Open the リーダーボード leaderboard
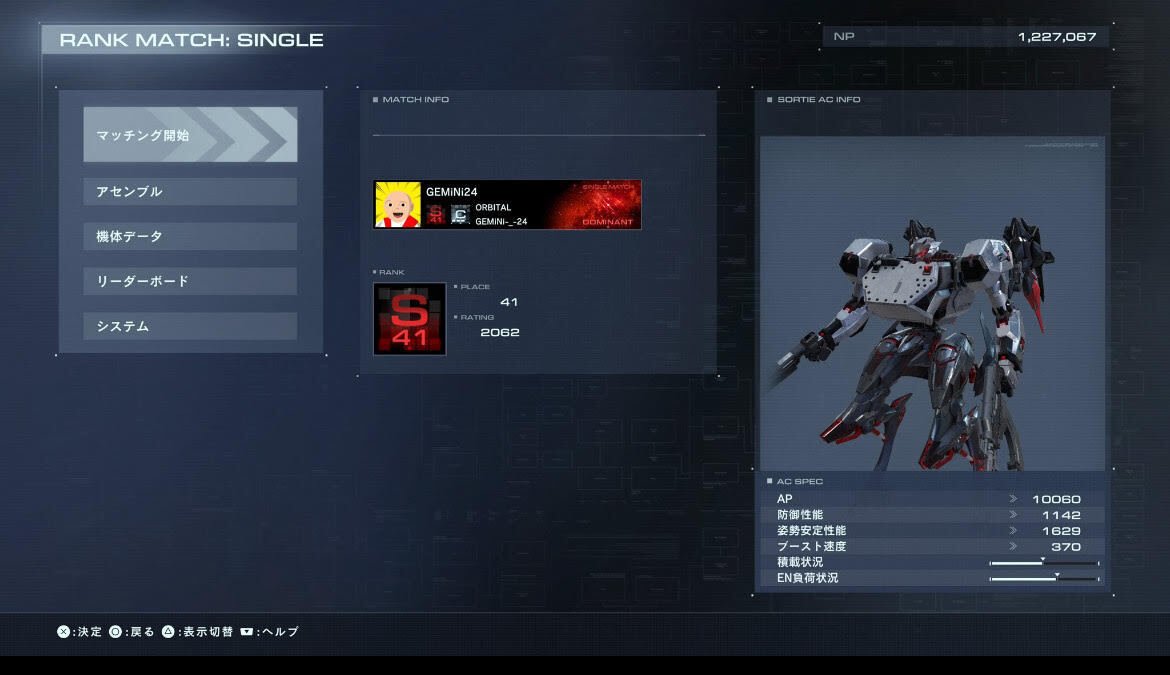Screen dimensions: 1170x675 tap(190, 281)
